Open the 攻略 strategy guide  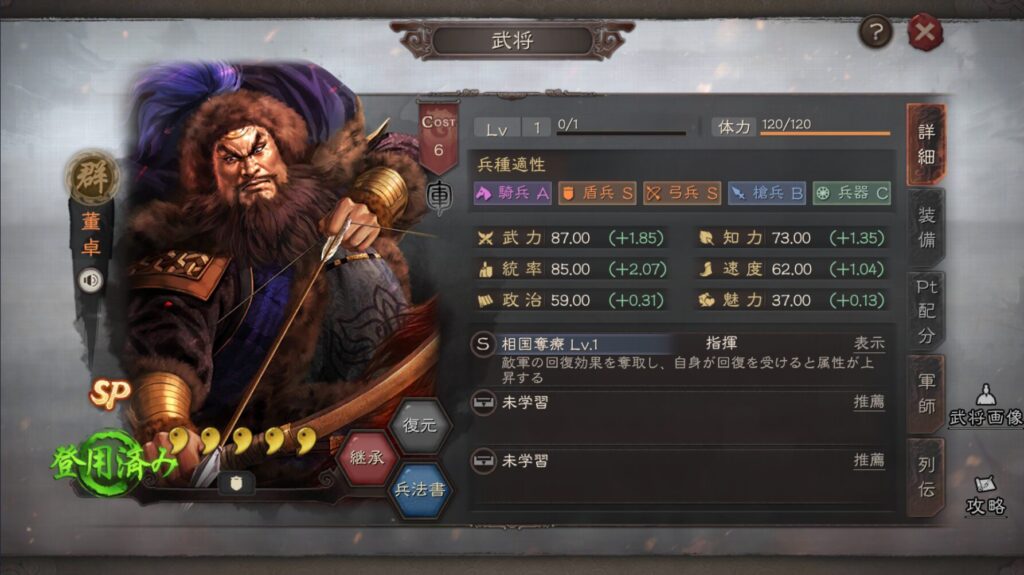[x=985, y=494]
